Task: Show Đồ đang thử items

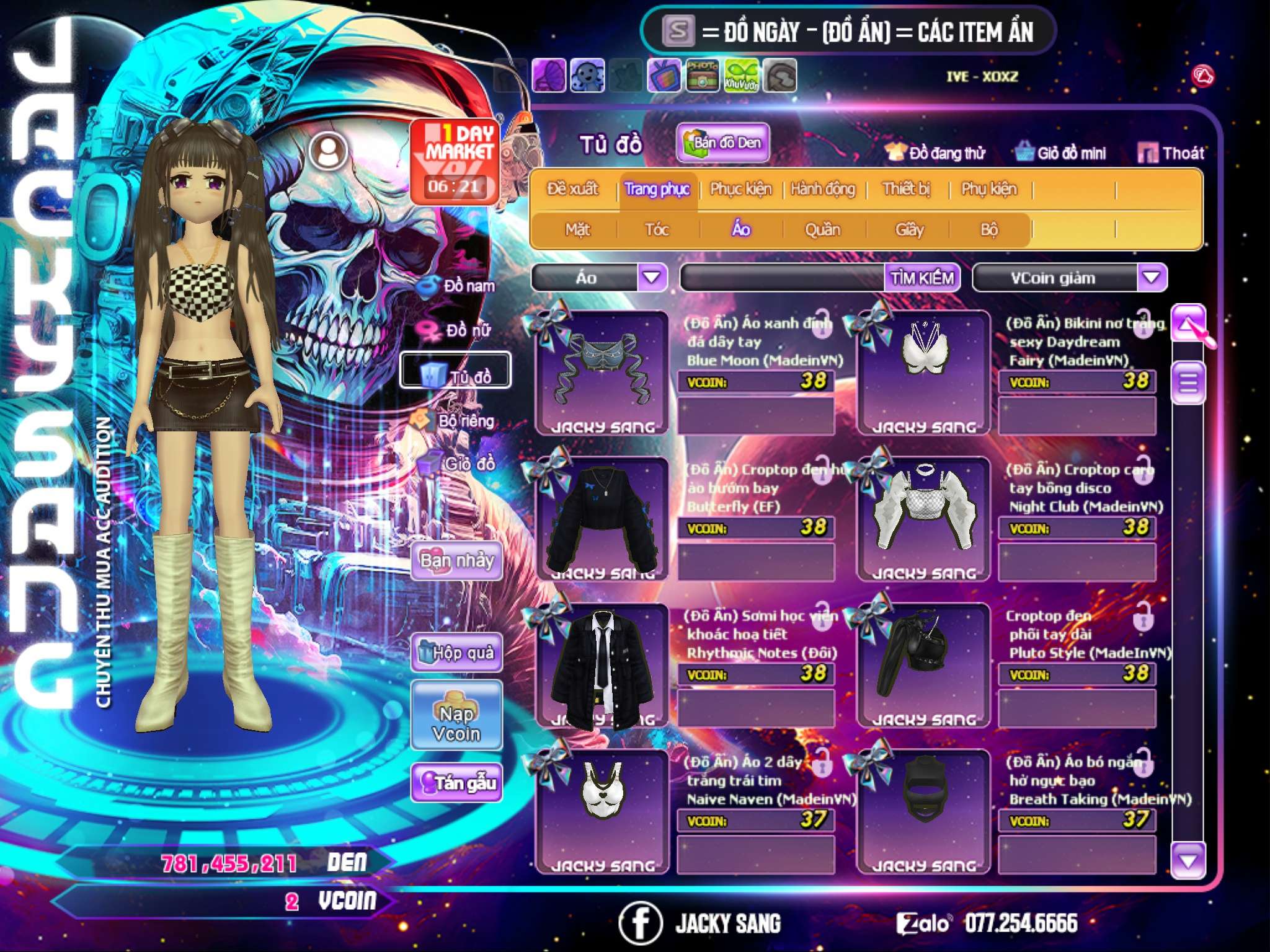Action: 935,153
